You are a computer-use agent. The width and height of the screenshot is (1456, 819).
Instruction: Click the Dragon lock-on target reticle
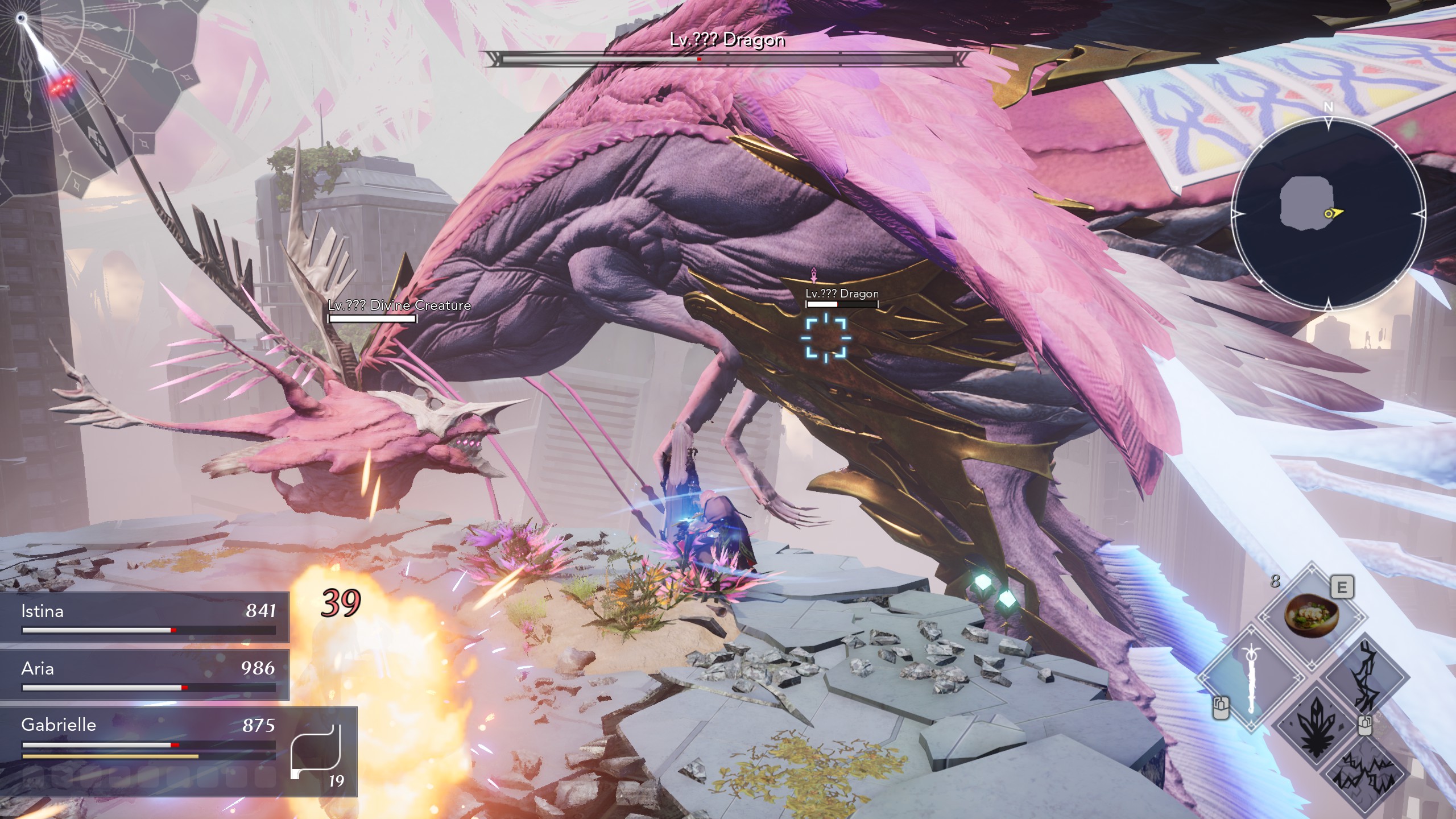pos(826,338)
